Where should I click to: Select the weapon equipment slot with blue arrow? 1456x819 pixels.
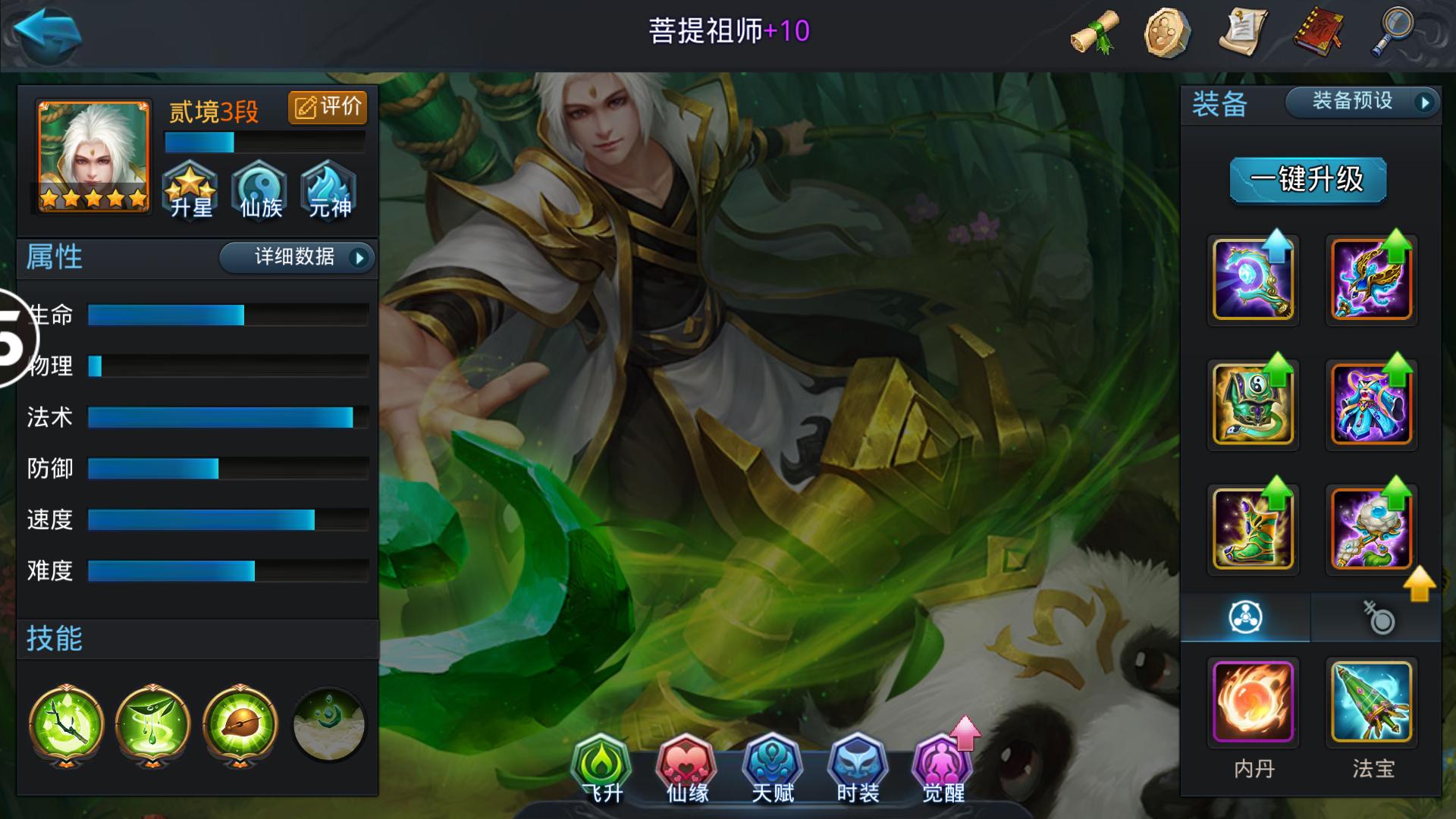[x=1254, y=280]
